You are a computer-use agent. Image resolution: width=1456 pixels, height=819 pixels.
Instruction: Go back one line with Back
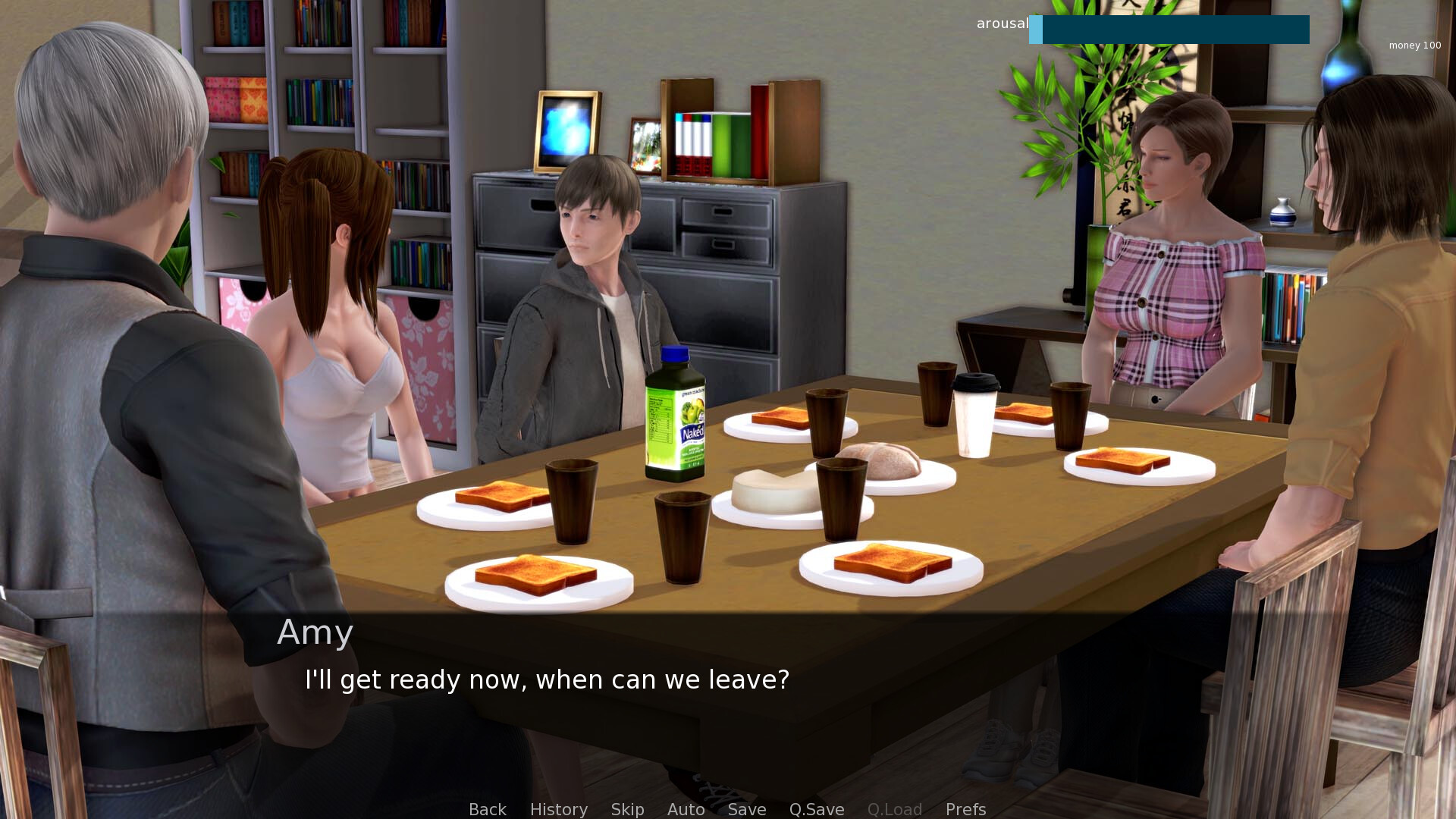click(x=487, y=809)
